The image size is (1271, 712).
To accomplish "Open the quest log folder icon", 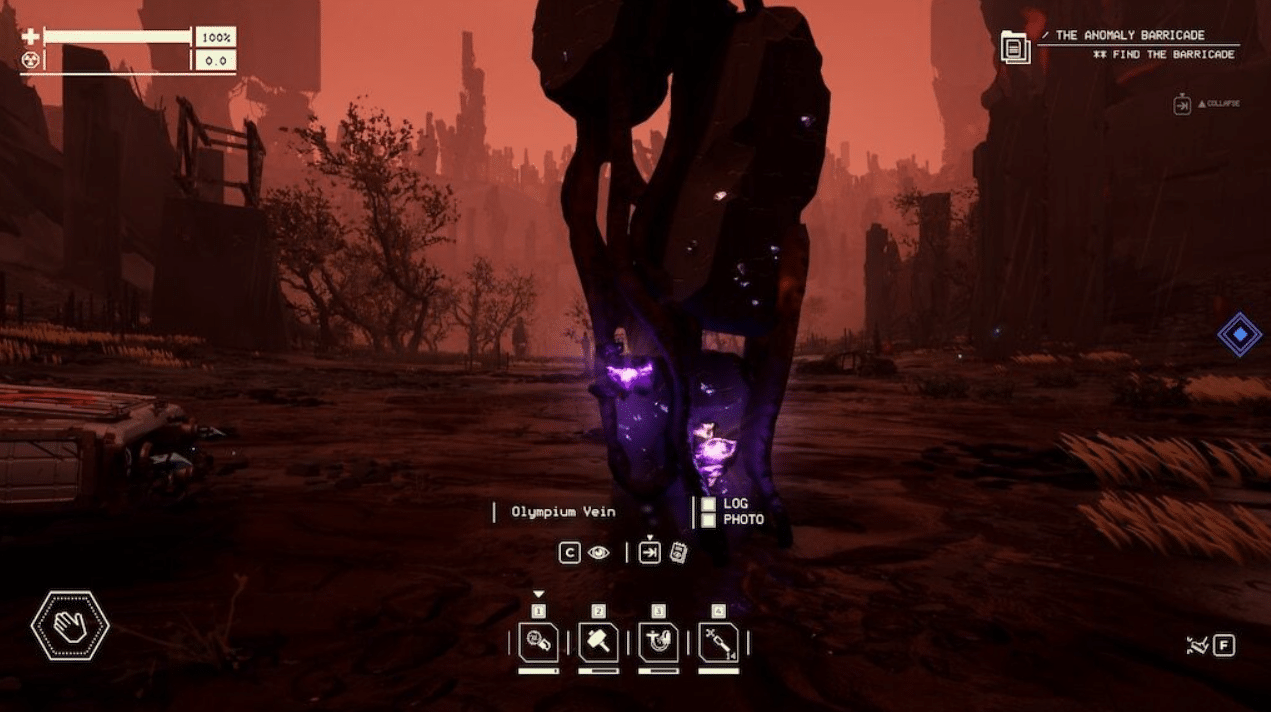I will coord(1015,47).
